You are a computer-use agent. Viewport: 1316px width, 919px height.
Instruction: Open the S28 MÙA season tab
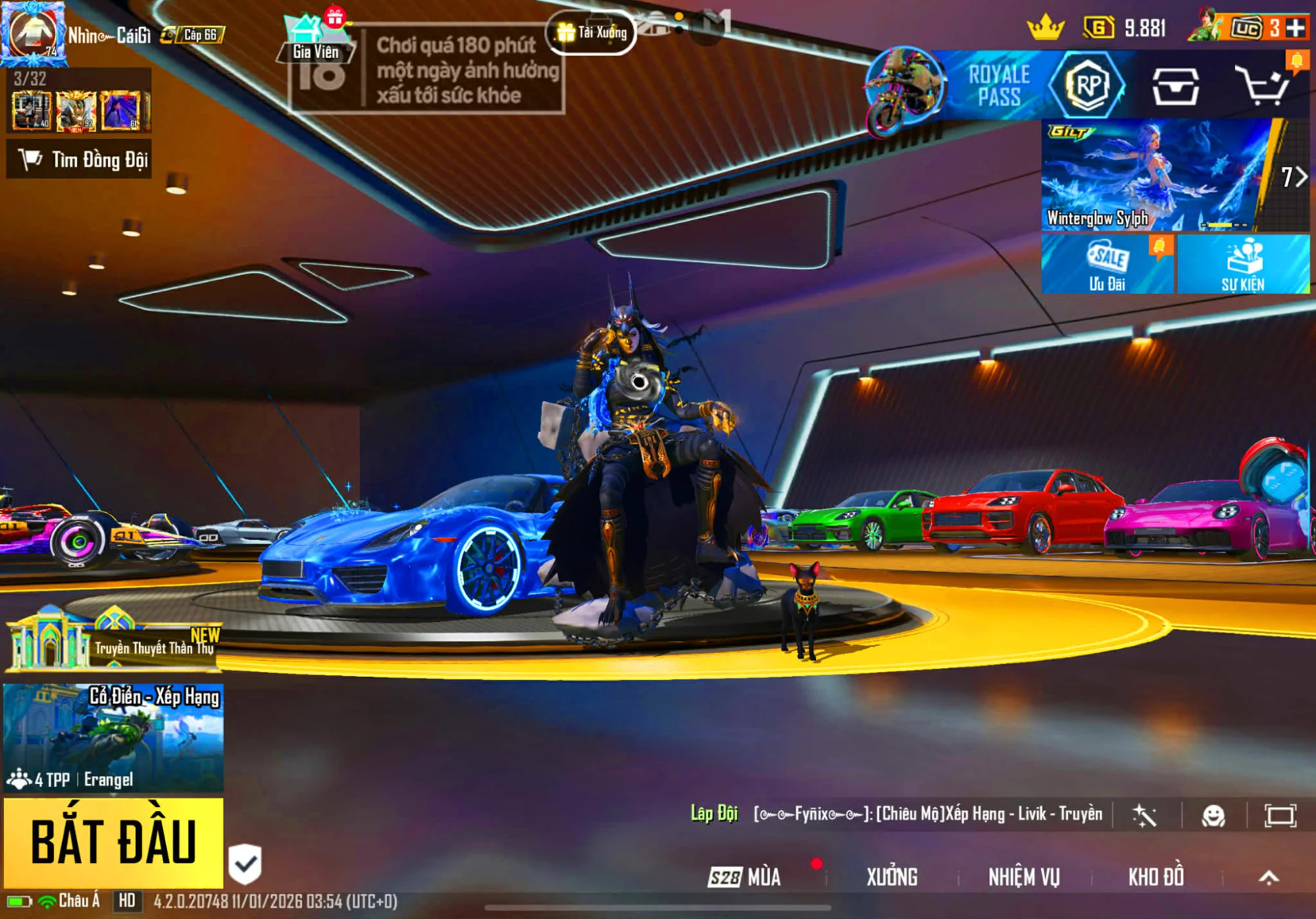click(x=745, y=877)
